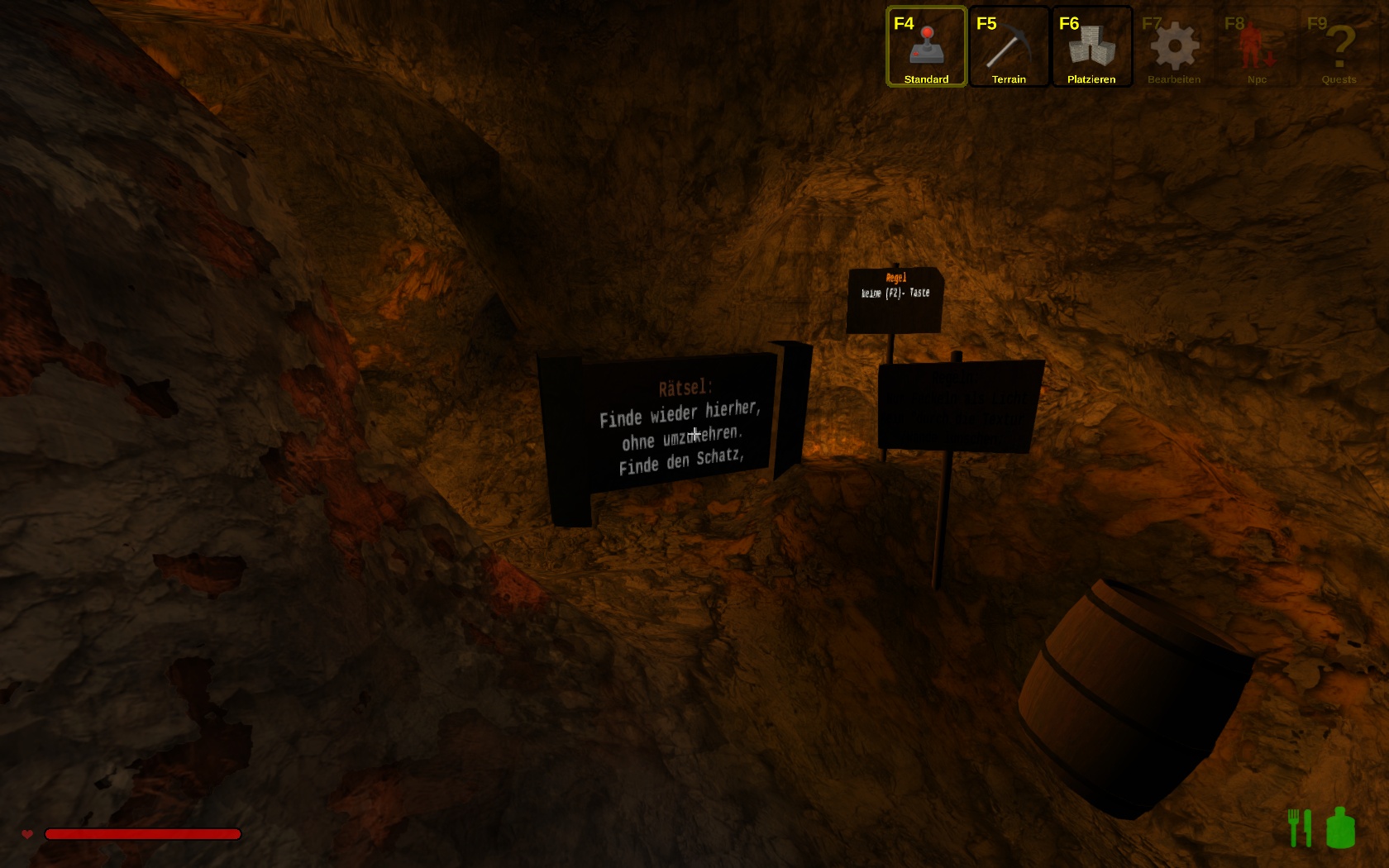1389x868 pixels.
Task: Open the Bearbeiten gear mode
Action: (x=1174, y=47)
